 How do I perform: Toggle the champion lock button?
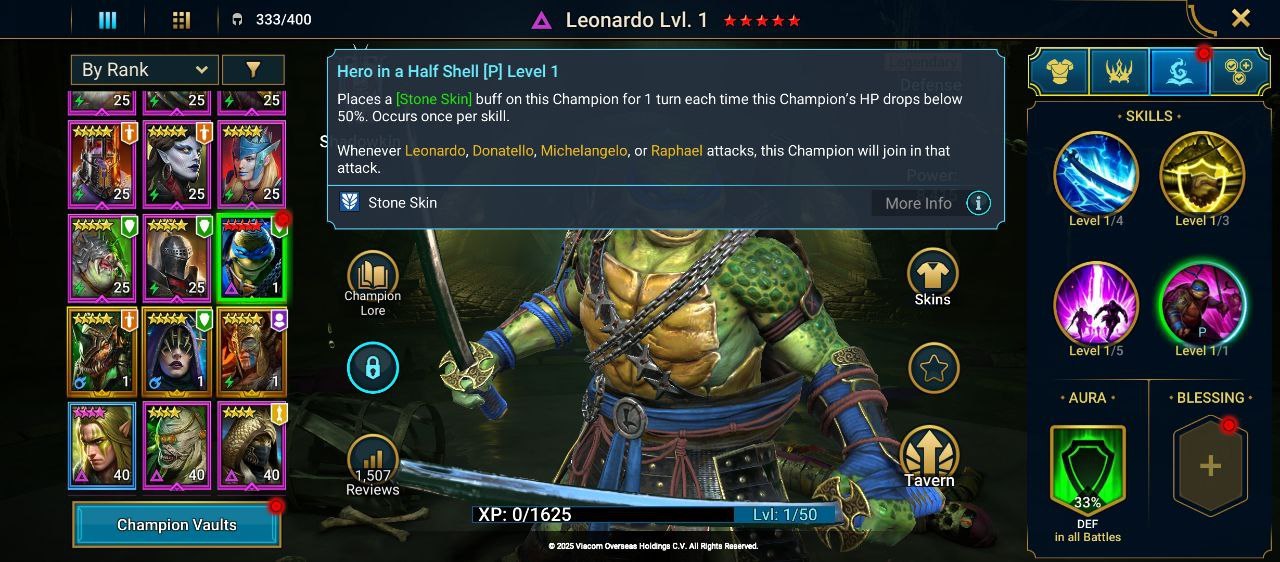pyautogui.click(x=372, y=368)
